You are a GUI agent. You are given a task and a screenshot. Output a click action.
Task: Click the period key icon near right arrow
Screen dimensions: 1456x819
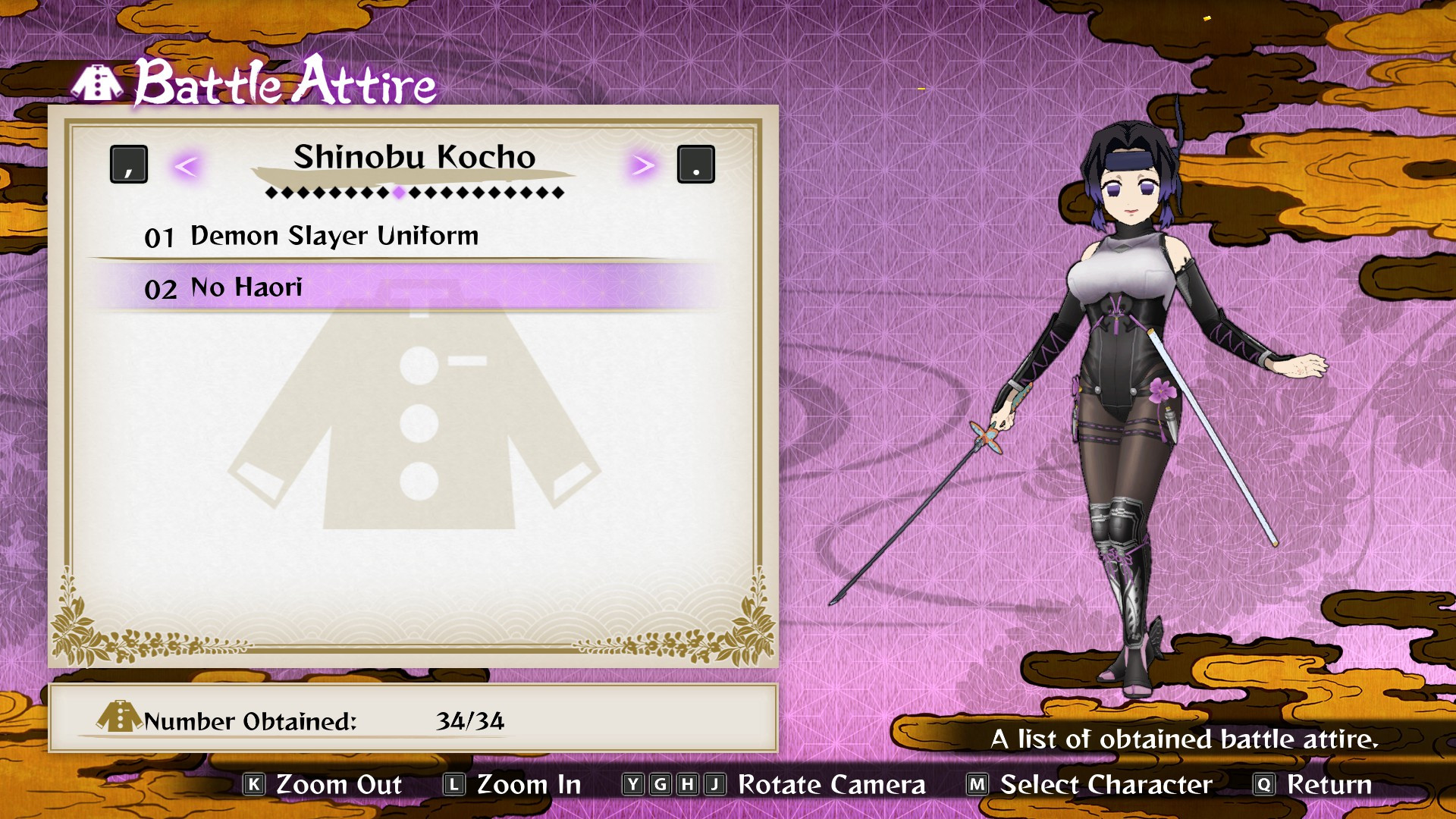pos(695,163)
